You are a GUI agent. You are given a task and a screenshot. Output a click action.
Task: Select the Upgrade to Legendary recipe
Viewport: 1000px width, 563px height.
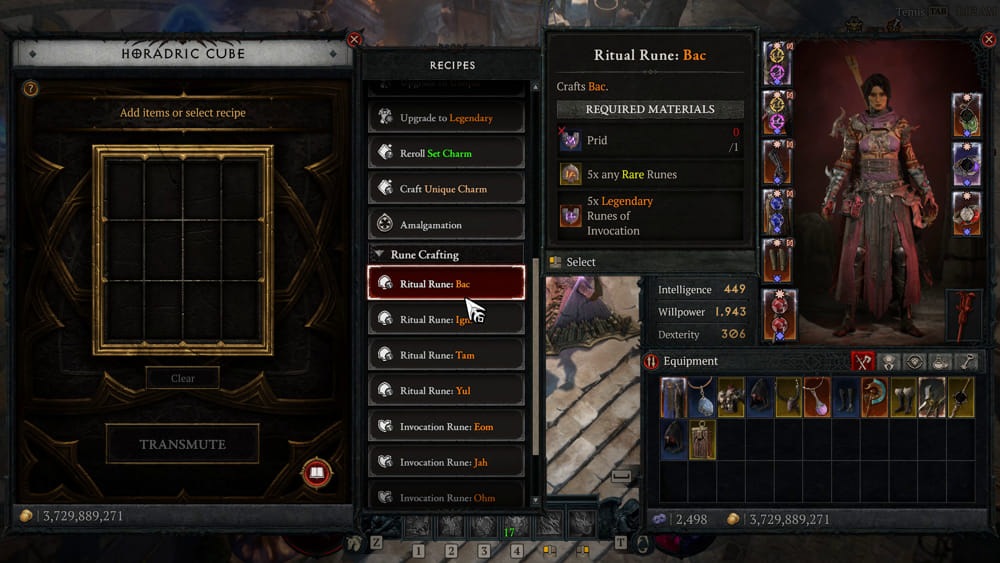pyautogui.click(x=446, y=118)
